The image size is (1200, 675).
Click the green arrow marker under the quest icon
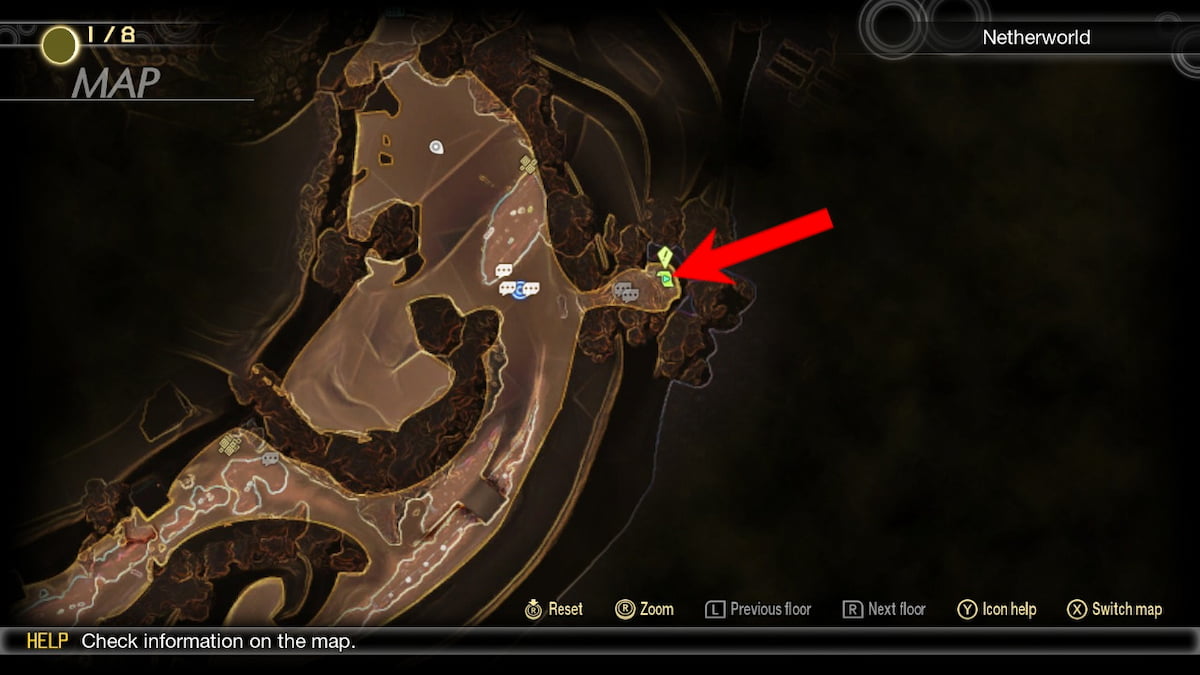[x=665, y=279]
